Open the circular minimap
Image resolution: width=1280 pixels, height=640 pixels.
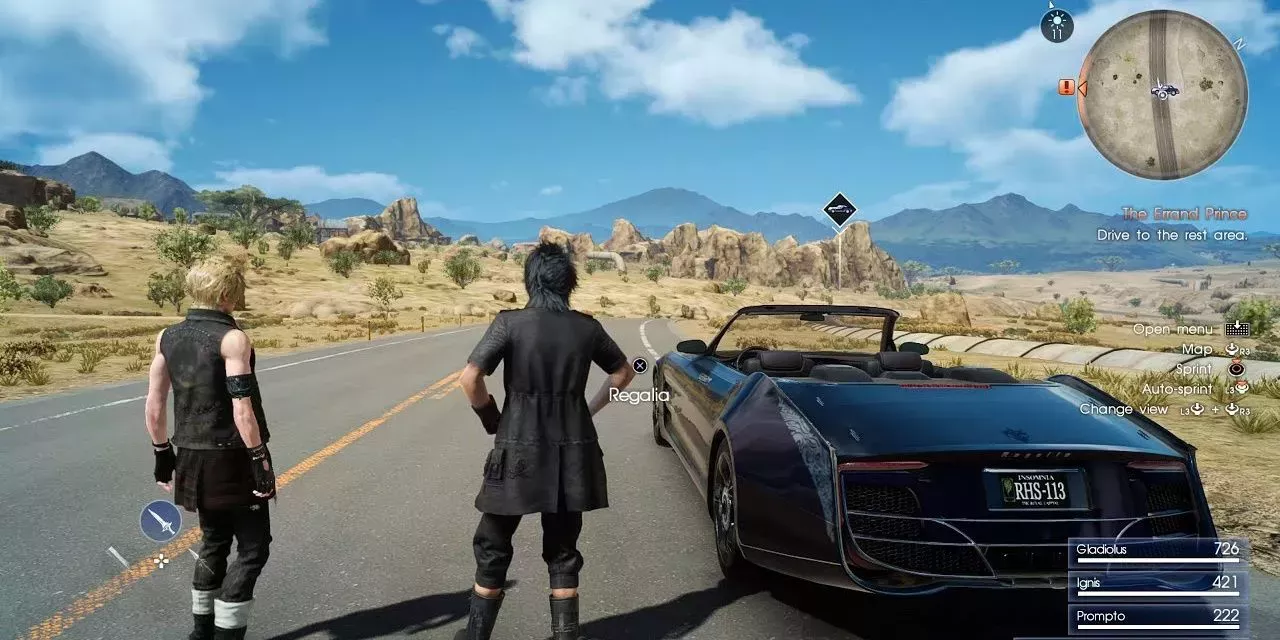coord(1162,94)
